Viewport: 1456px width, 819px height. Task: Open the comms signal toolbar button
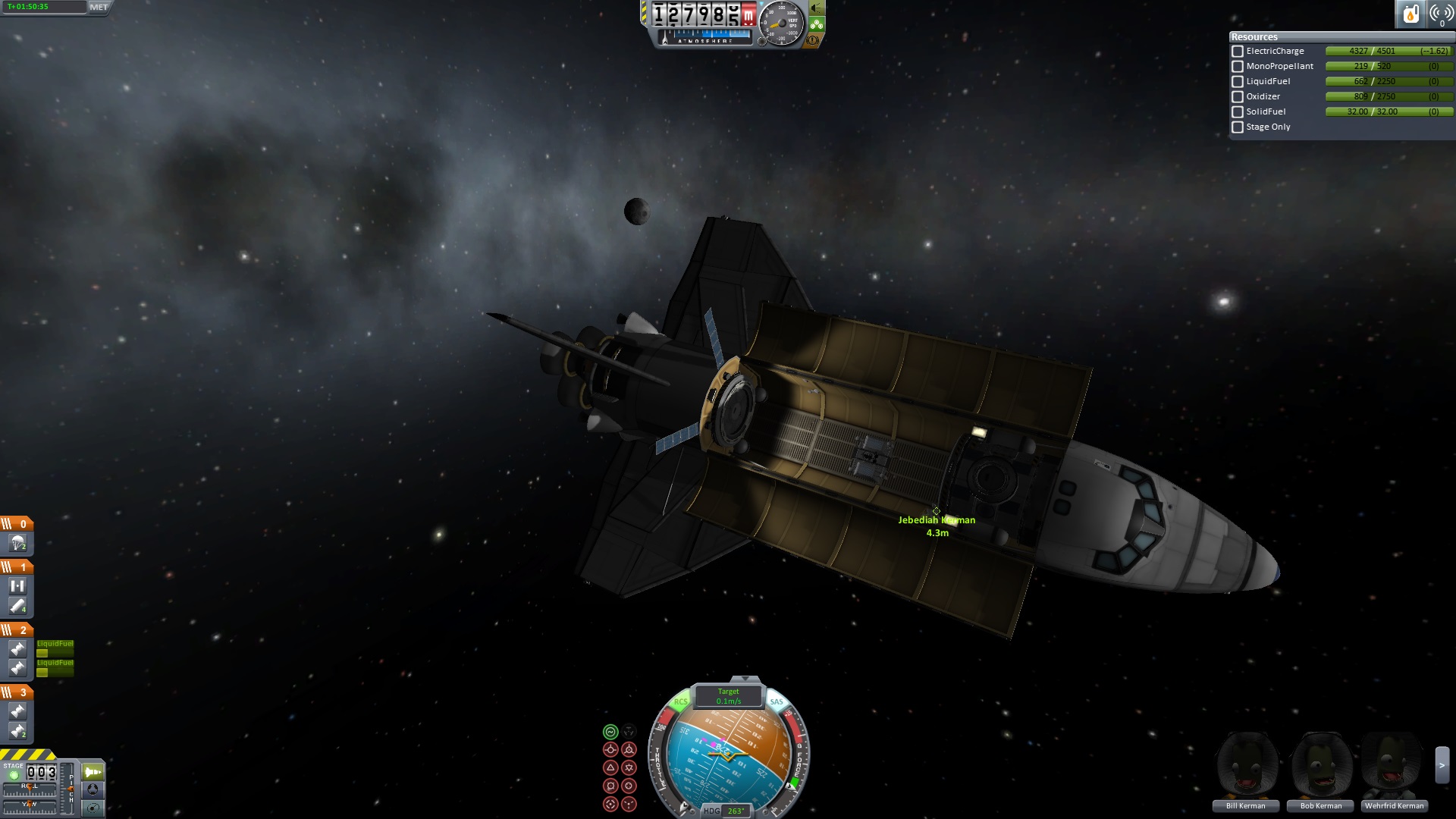1441,14
